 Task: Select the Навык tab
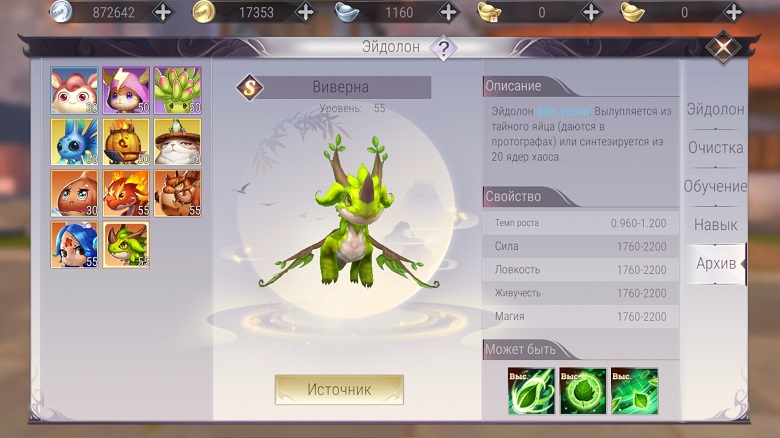(x=714, y=225)
